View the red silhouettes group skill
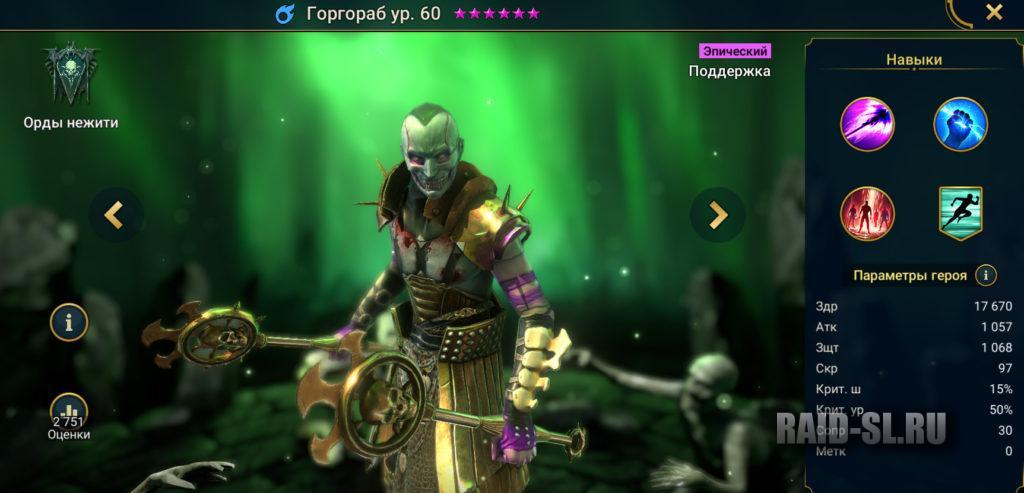Screen dimensions: 1024x493 (x=868, y=213)
